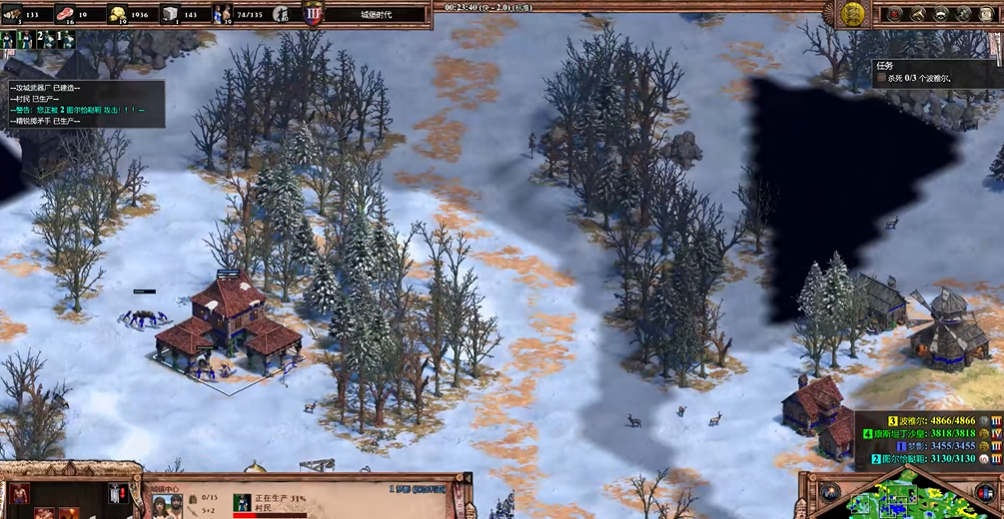Open the objectives red checkmark button
This screenshot has height=519, width=1004.
[x=894, y=14]
